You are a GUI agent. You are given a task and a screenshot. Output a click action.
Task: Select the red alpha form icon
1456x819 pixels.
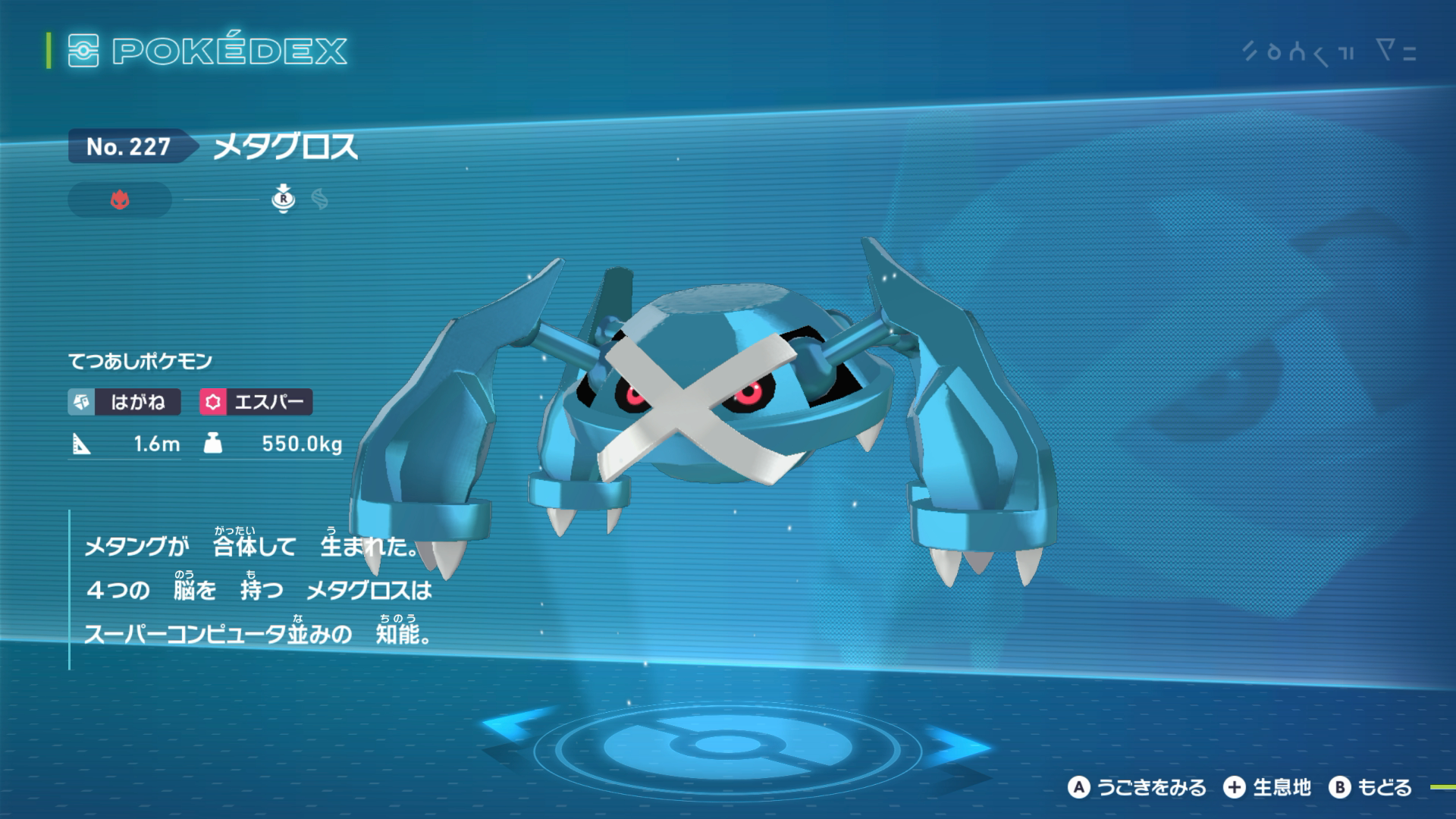pos(120,200)
